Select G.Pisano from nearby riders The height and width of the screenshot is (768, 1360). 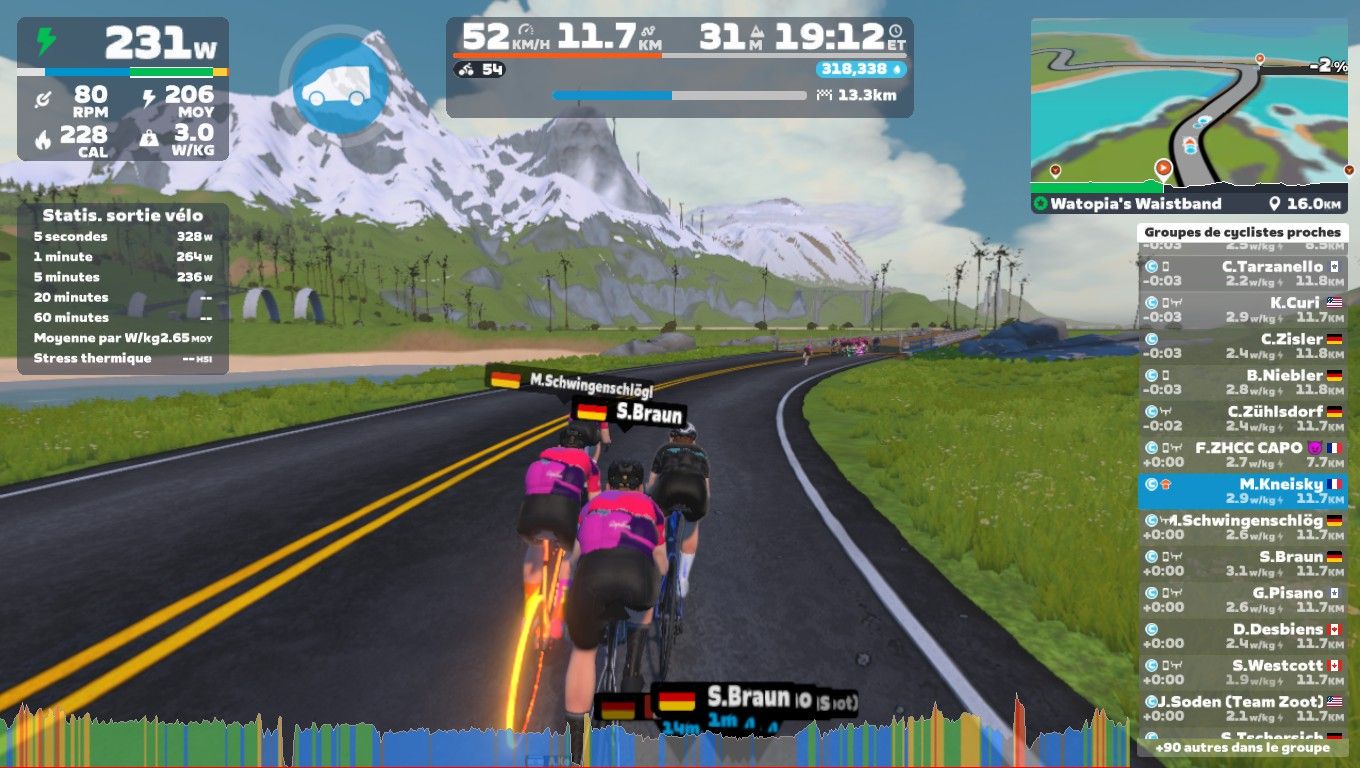click(x=1242, y=600)
